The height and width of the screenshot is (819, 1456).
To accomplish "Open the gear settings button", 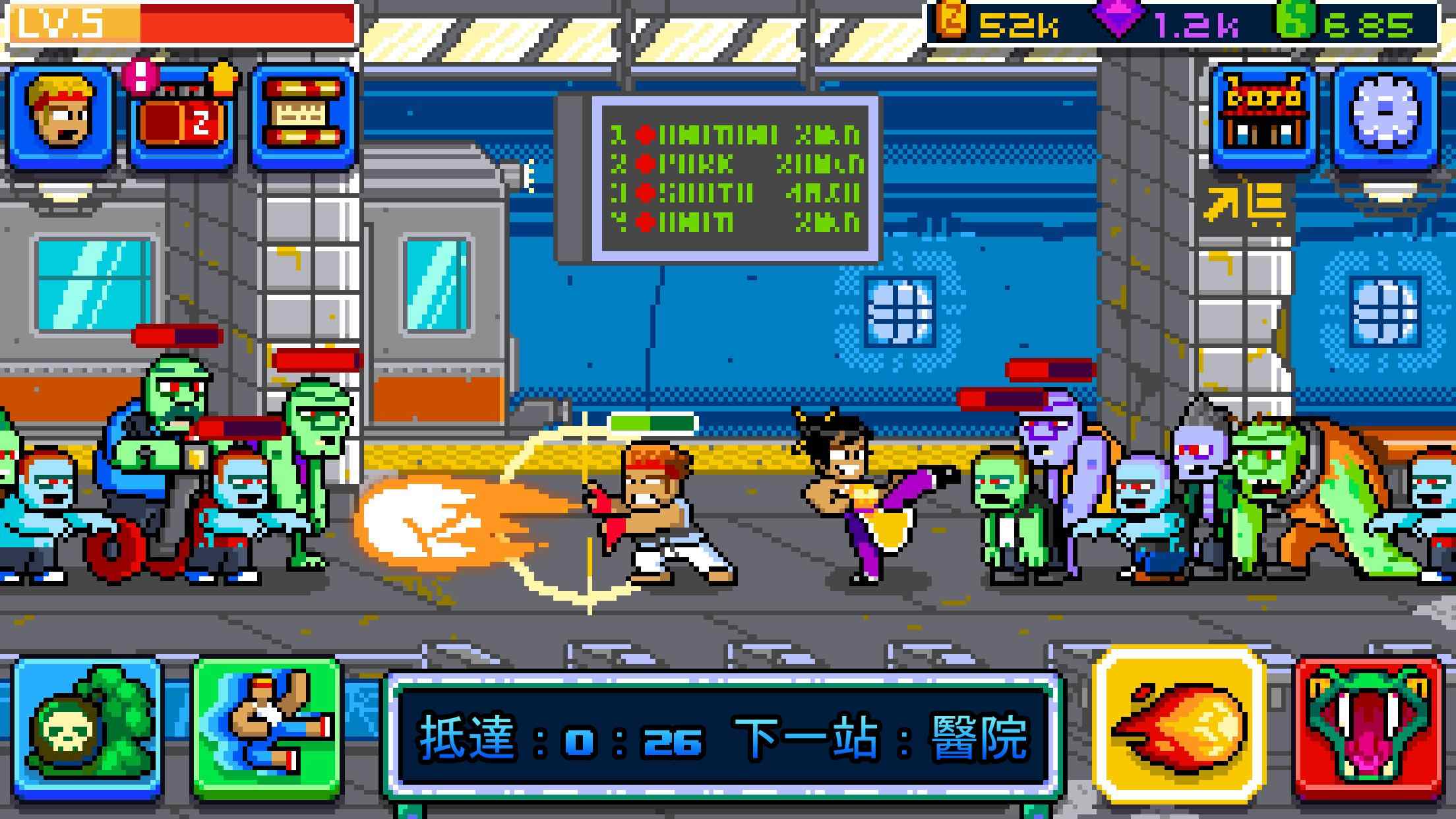I will (x=1385, y=117).
